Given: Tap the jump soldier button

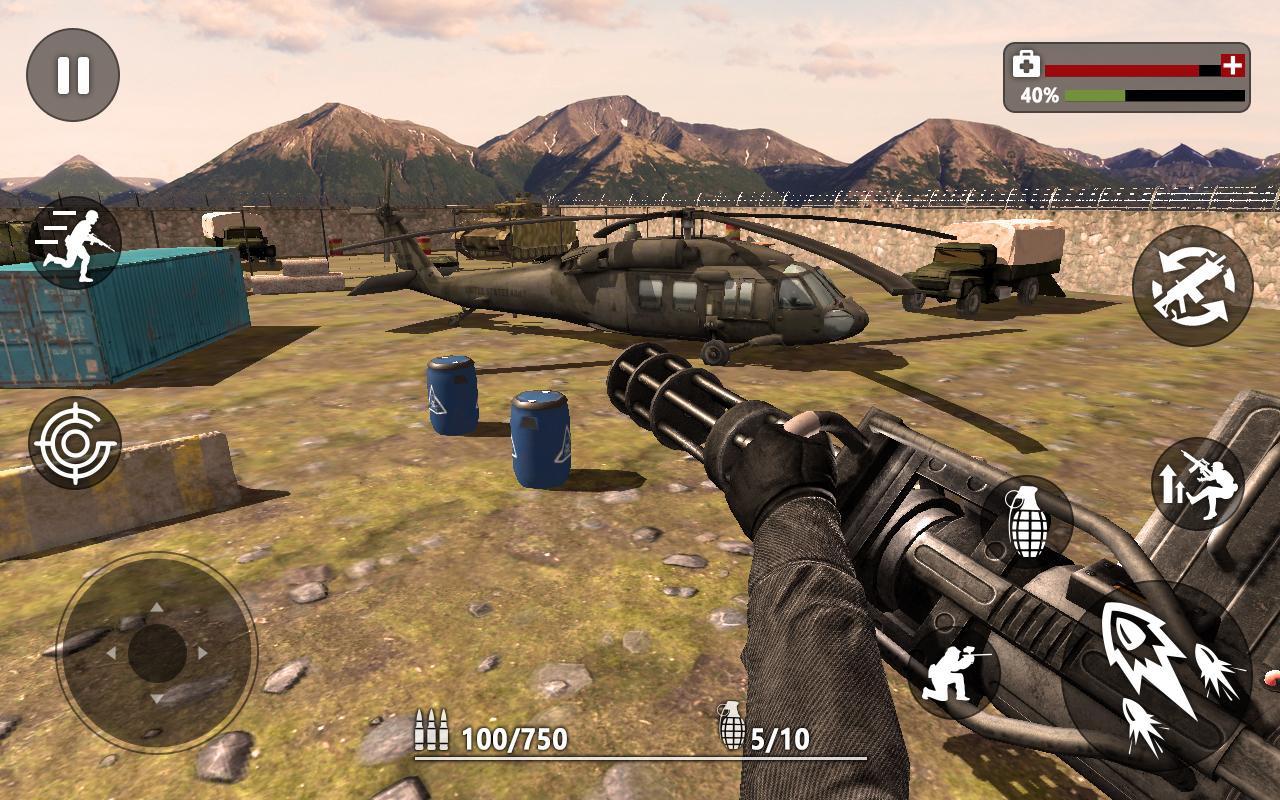Looking at the screenshot, I should coord(1198,484).
